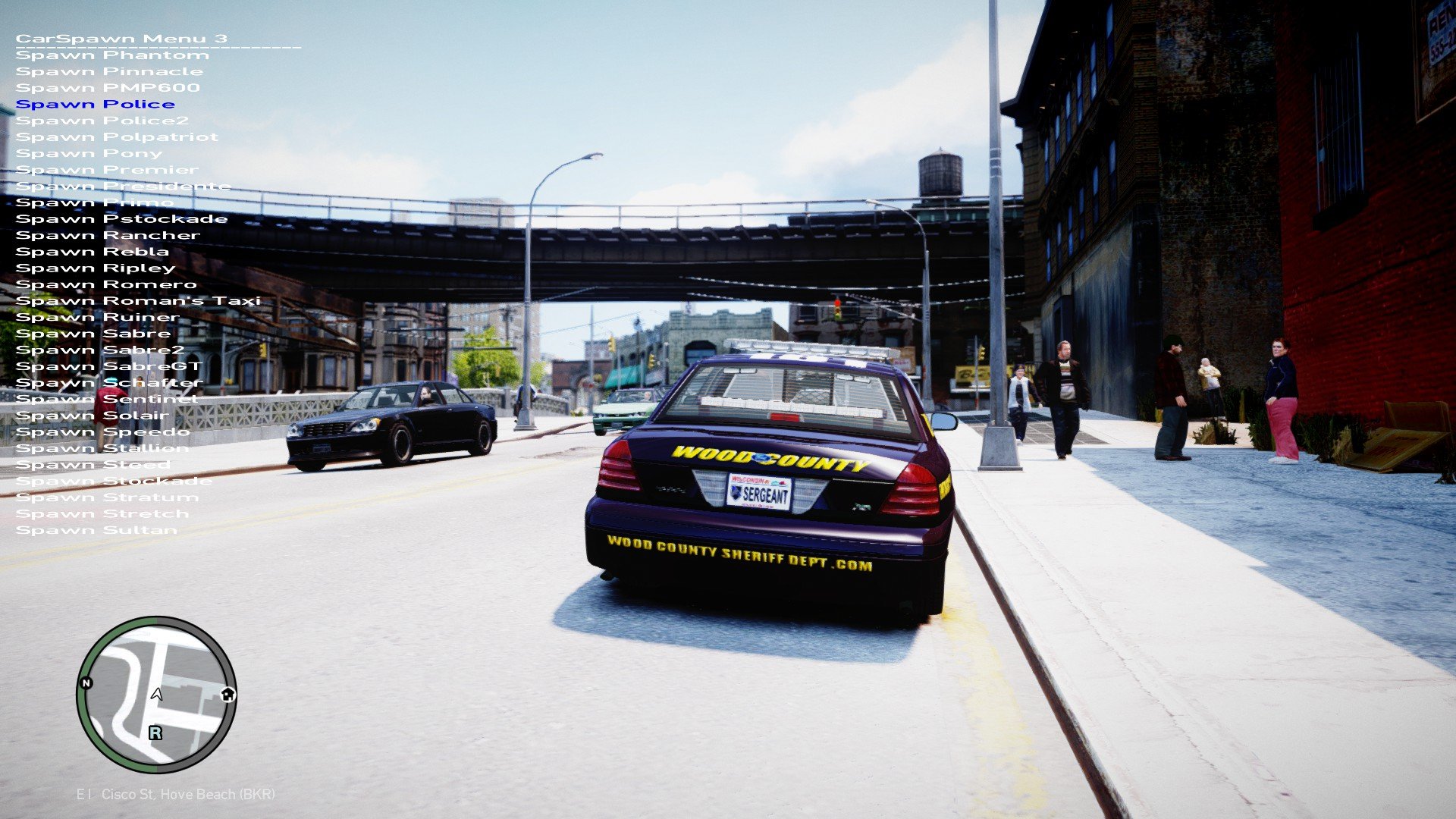The image size is (1456, 819).
Task: Choose the Spawn Pinnacle entry
Action: tap(109, 72)
